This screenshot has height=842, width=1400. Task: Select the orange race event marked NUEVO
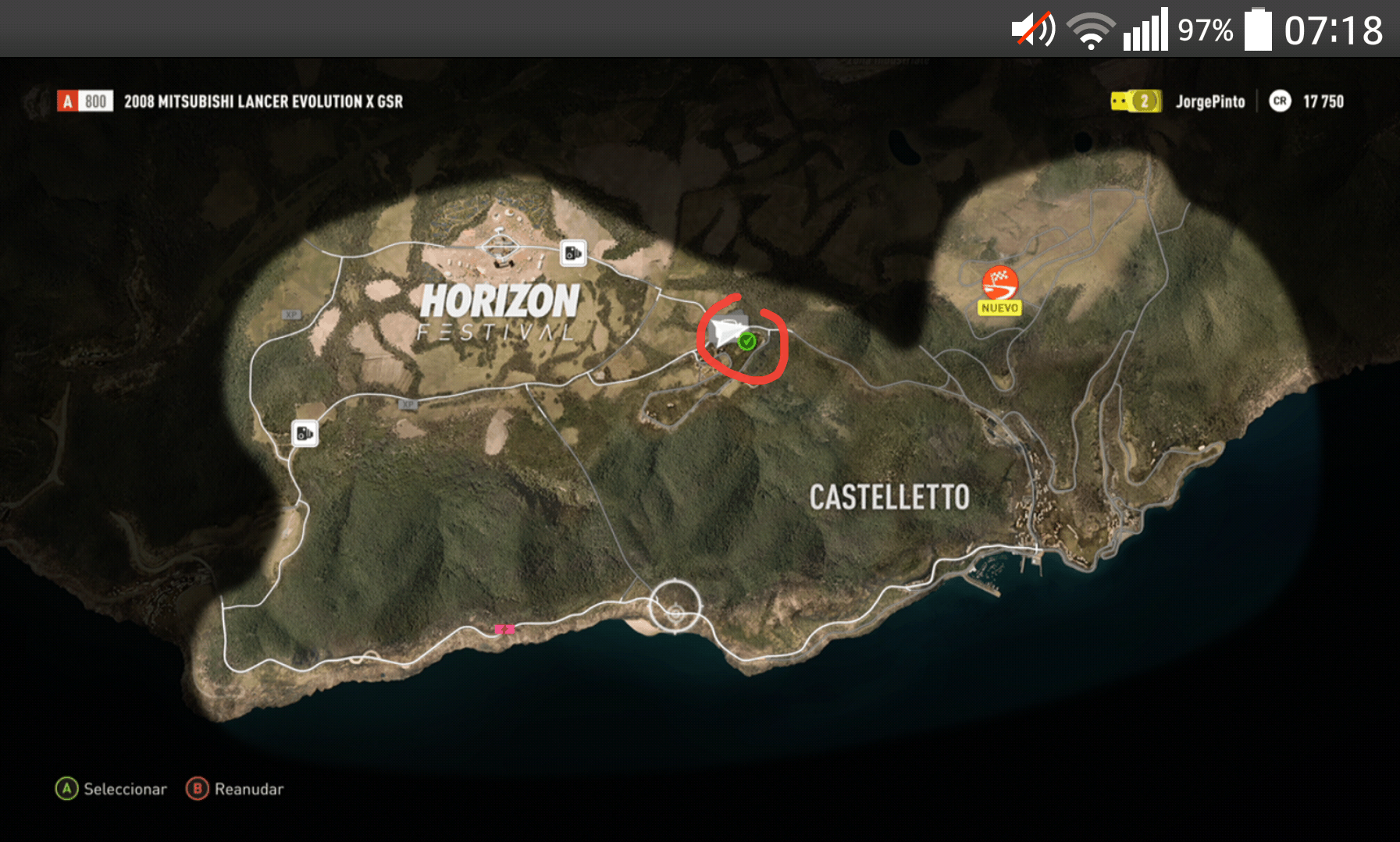pyautogui.click(x=999, y=284)
